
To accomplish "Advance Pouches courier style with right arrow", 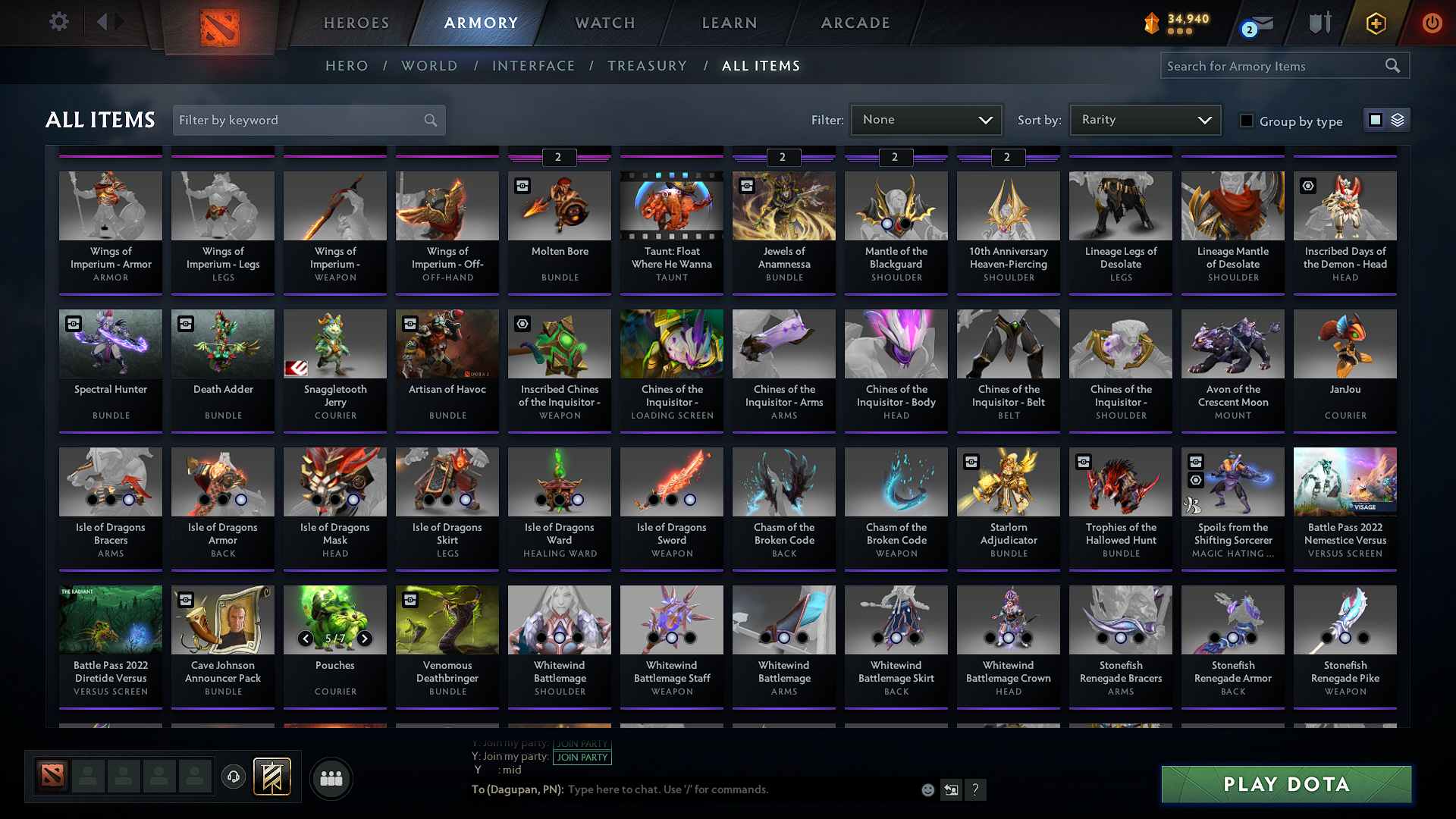I will pyautogui.click(x=363, y=639).
